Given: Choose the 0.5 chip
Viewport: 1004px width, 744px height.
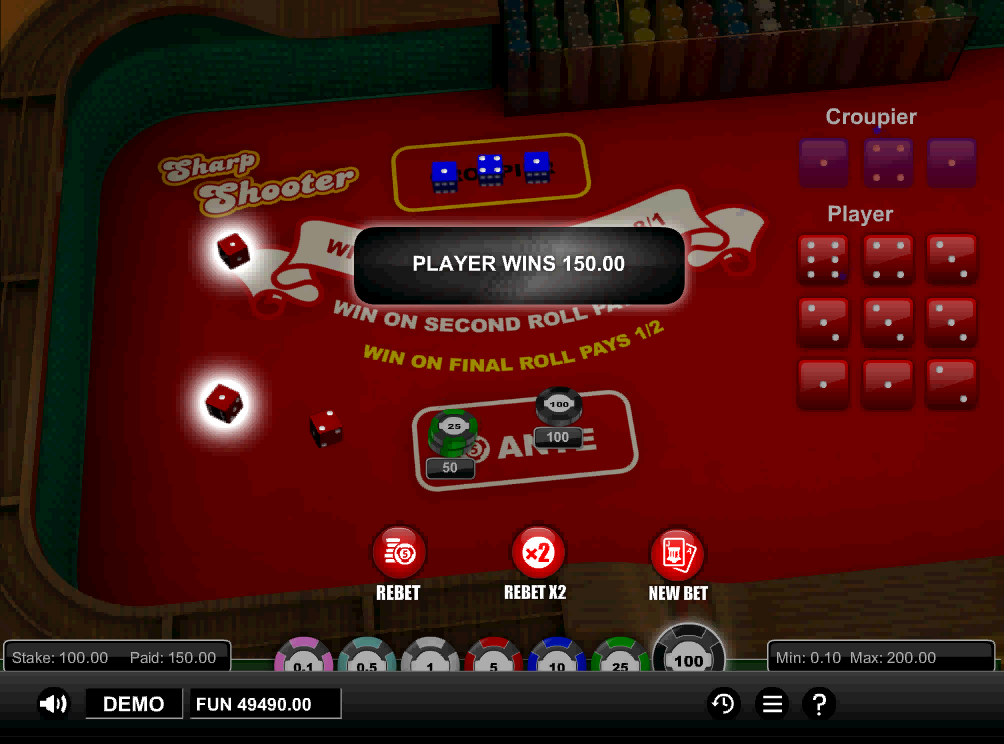Looking at the screenshot, I should [366, 657].
